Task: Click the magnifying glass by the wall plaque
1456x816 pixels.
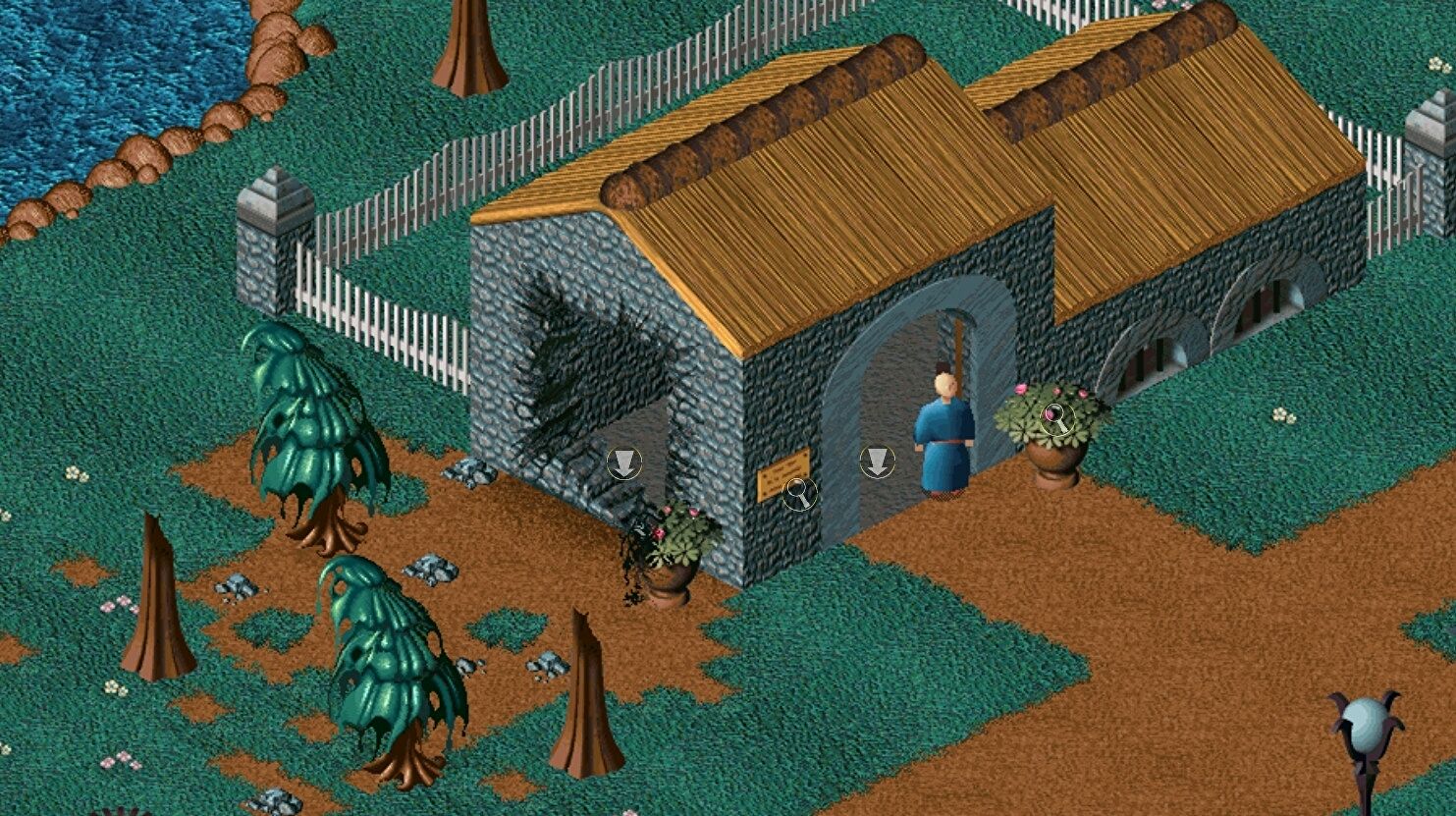Action: [x=800, y=494]
